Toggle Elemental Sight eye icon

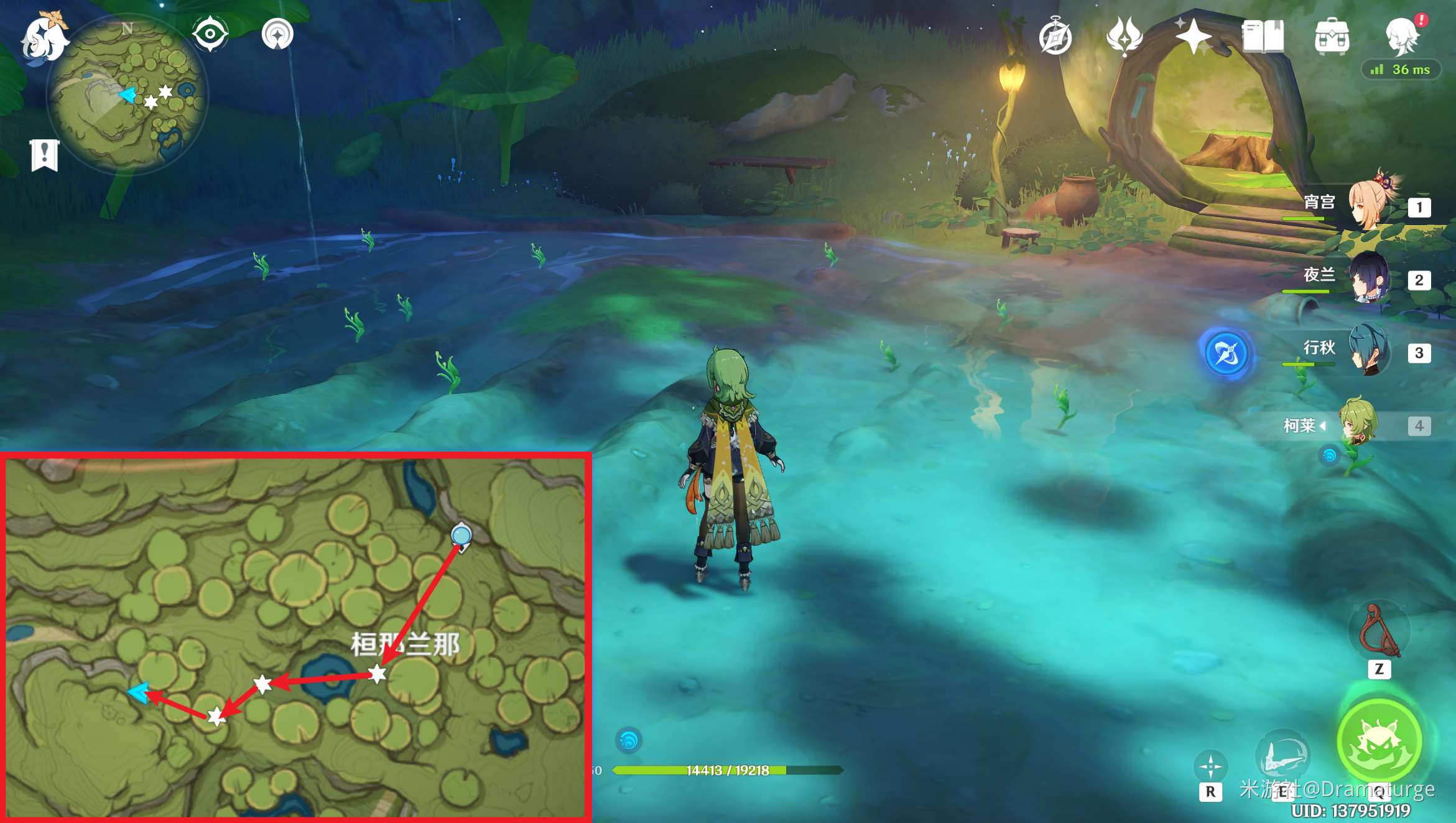(x=210, y=34)
